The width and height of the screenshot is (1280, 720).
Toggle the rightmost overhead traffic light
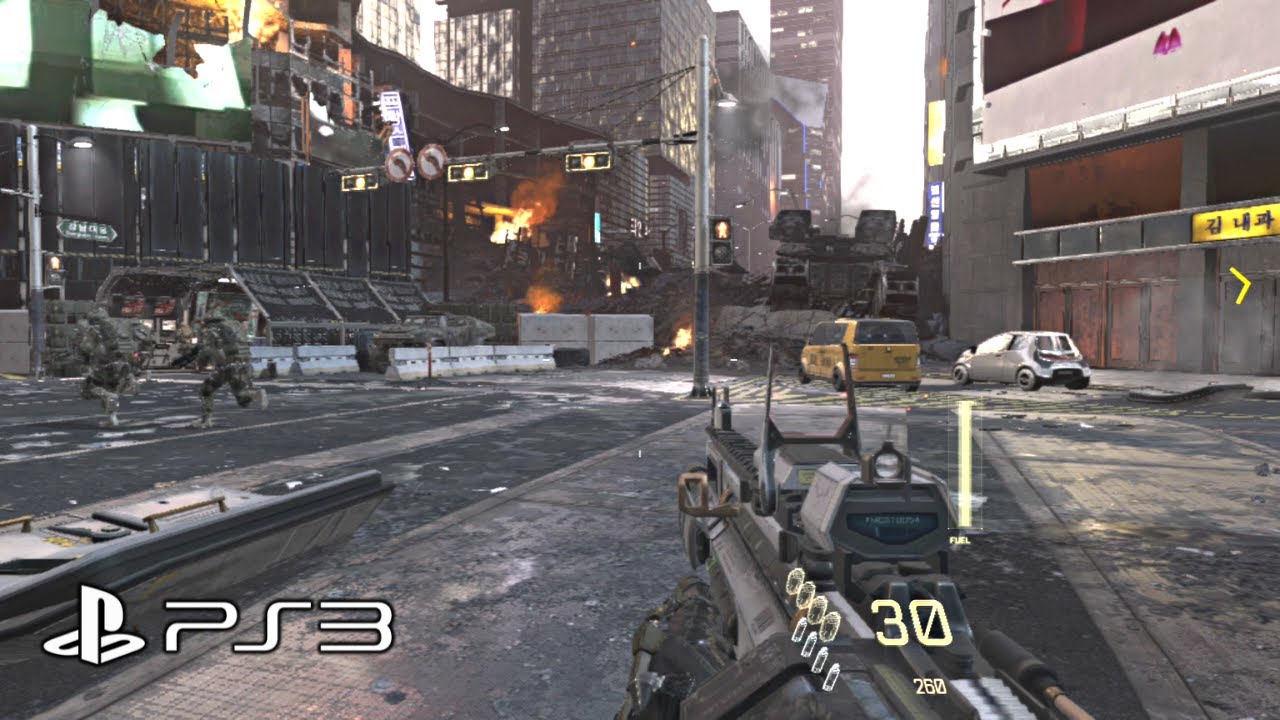(x=590, y=162)
